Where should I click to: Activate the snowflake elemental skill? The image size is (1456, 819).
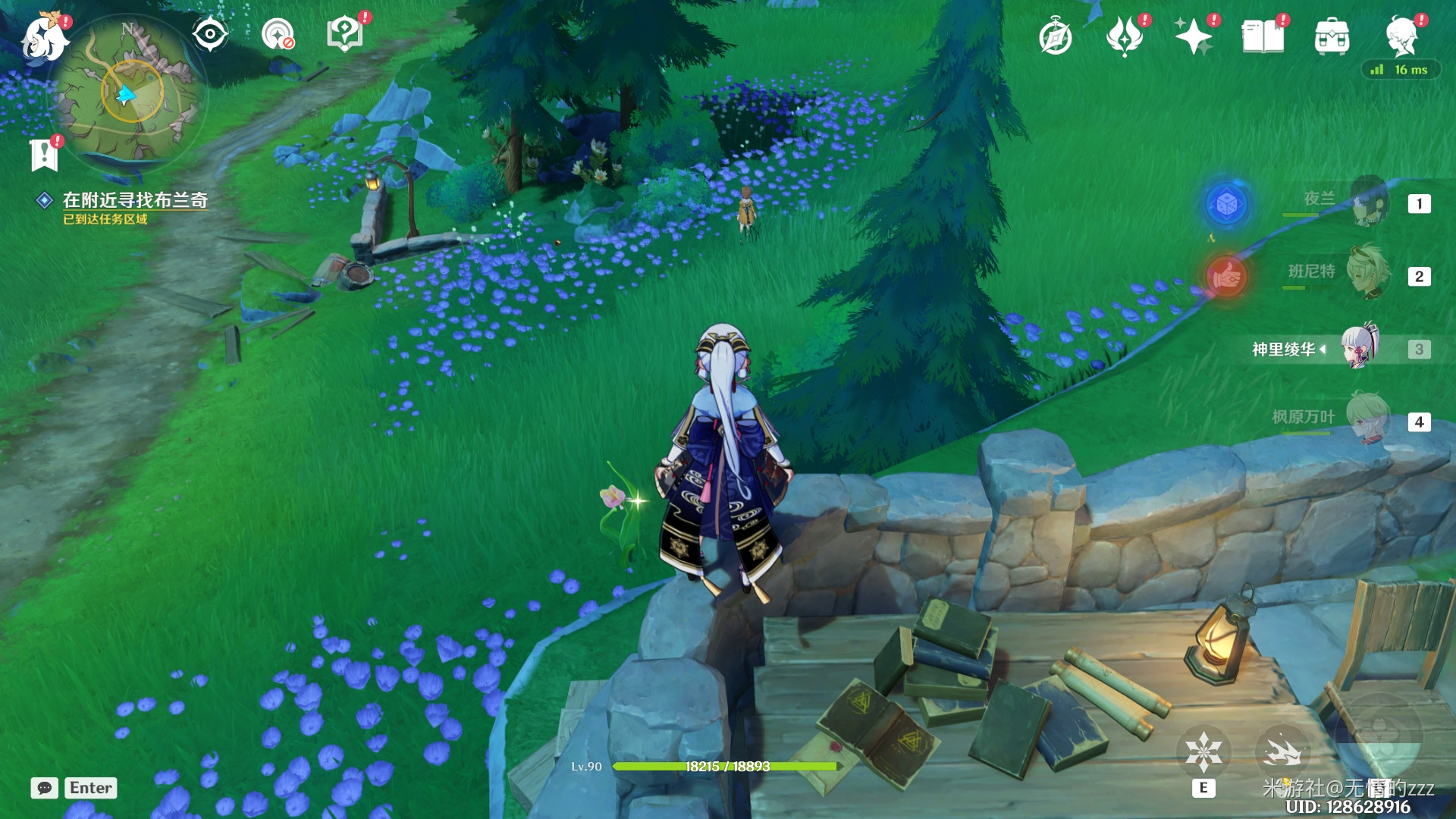click(1203, 752)
